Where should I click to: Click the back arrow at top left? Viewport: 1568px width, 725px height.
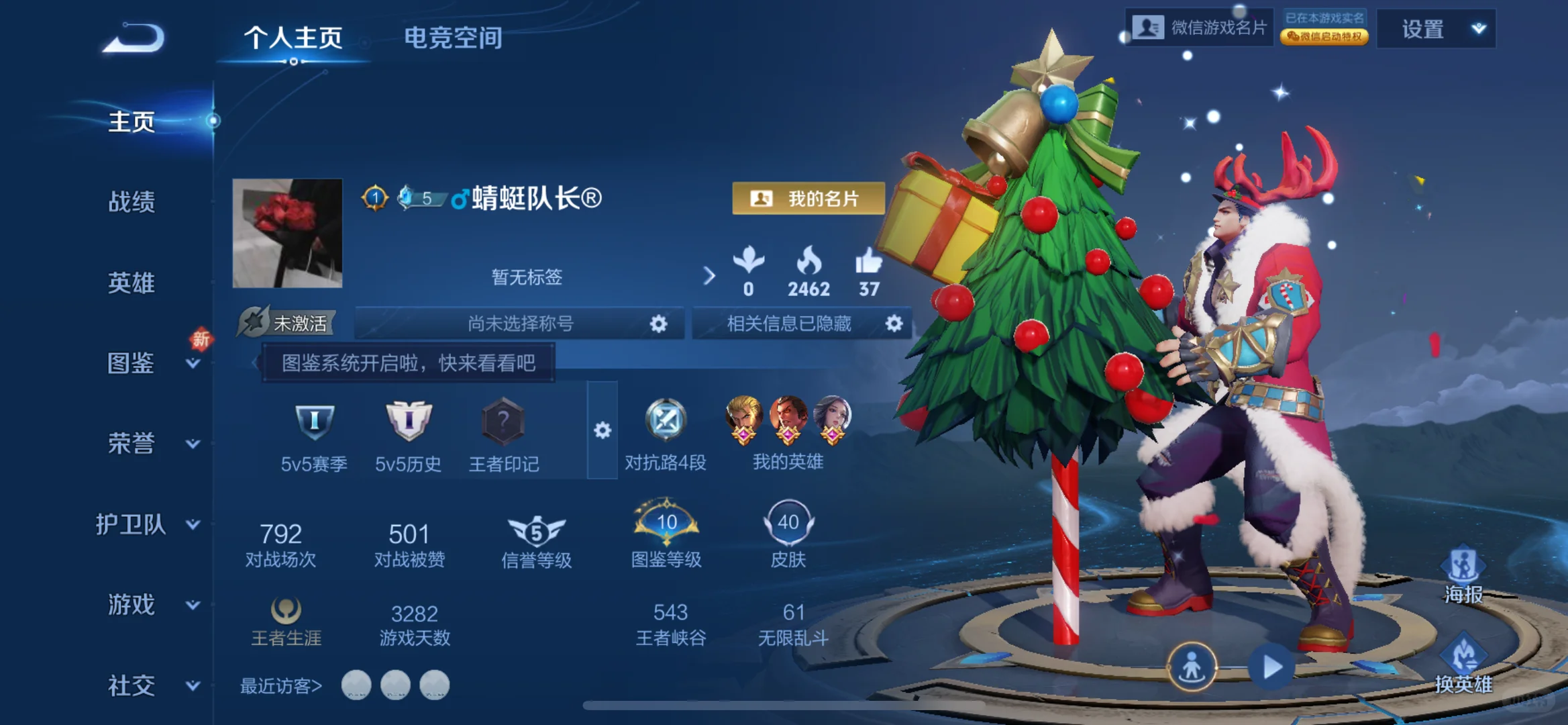pos(134,37)
